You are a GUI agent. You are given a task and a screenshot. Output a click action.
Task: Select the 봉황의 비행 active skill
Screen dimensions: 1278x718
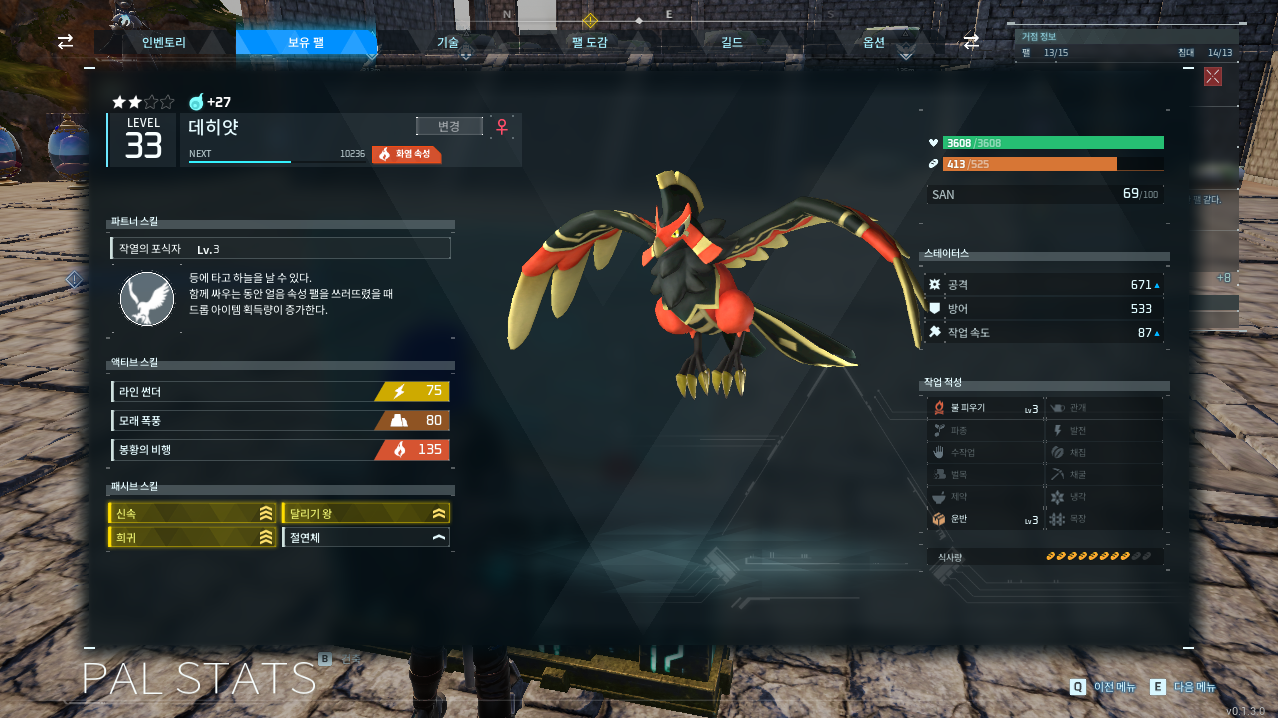click(280, 450)
